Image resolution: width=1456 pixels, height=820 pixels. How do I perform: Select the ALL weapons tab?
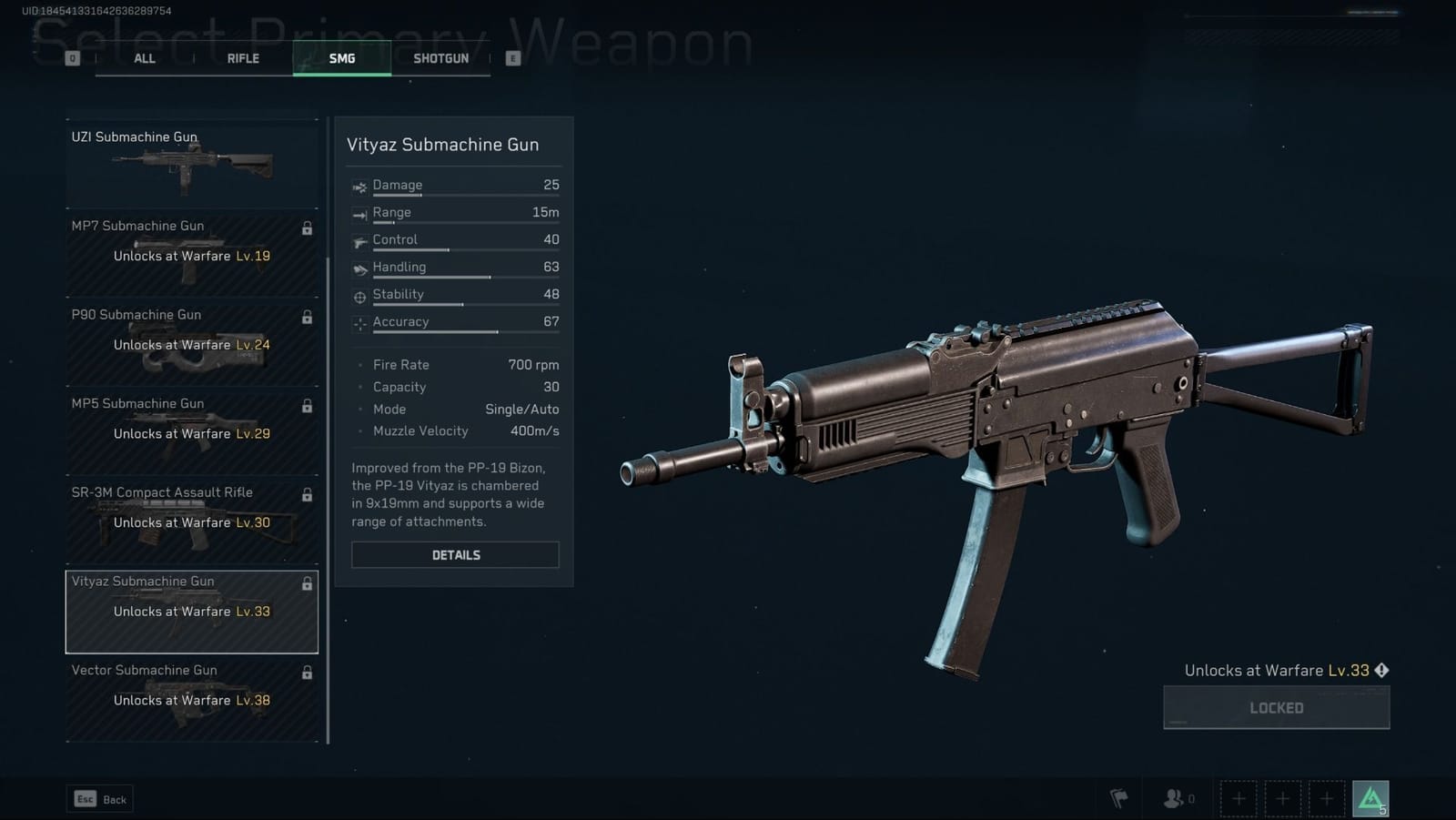tap(145, 57)
